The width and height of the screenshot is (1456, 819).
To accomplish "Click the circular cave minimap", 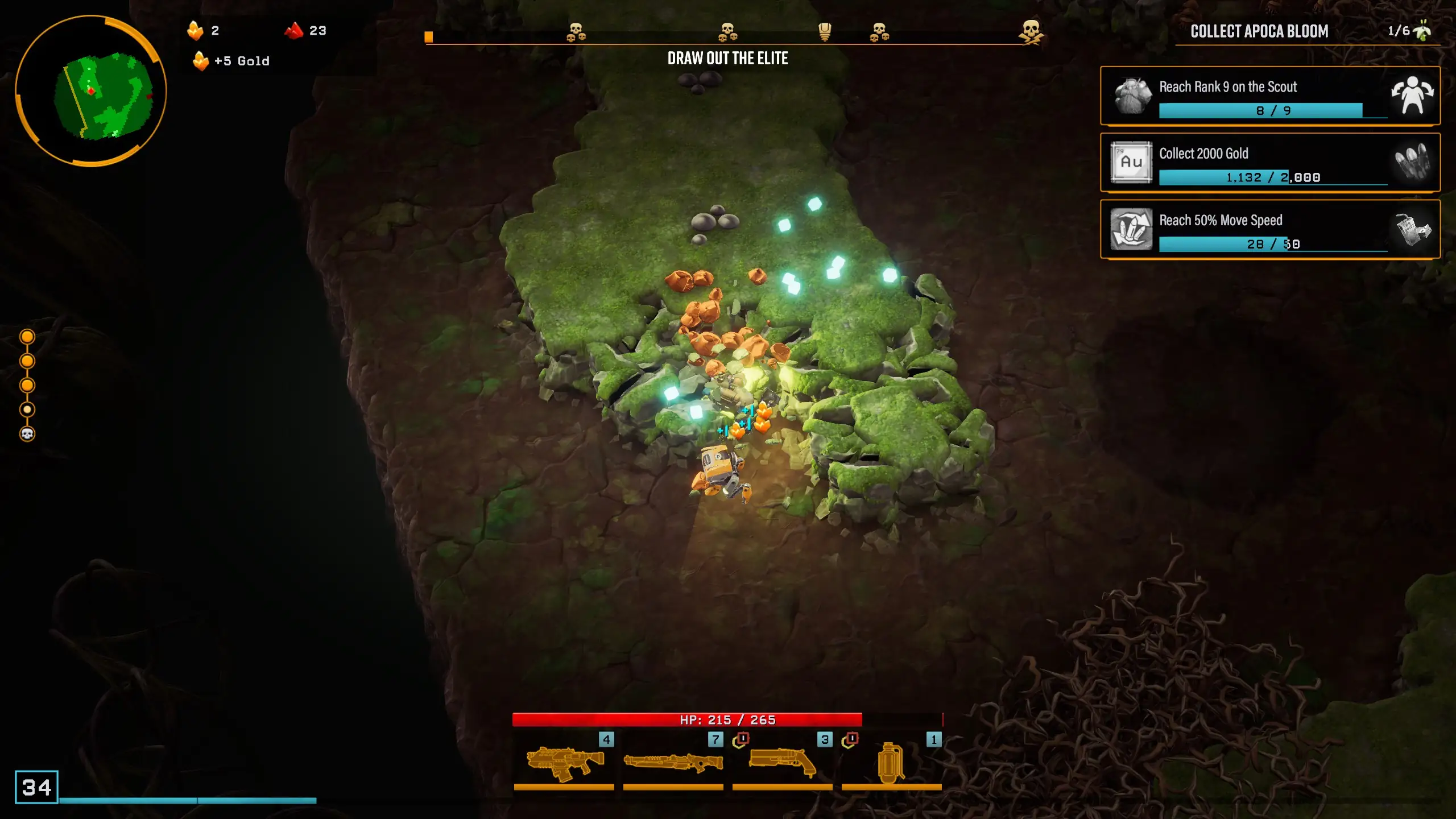I will pos(90,91).
